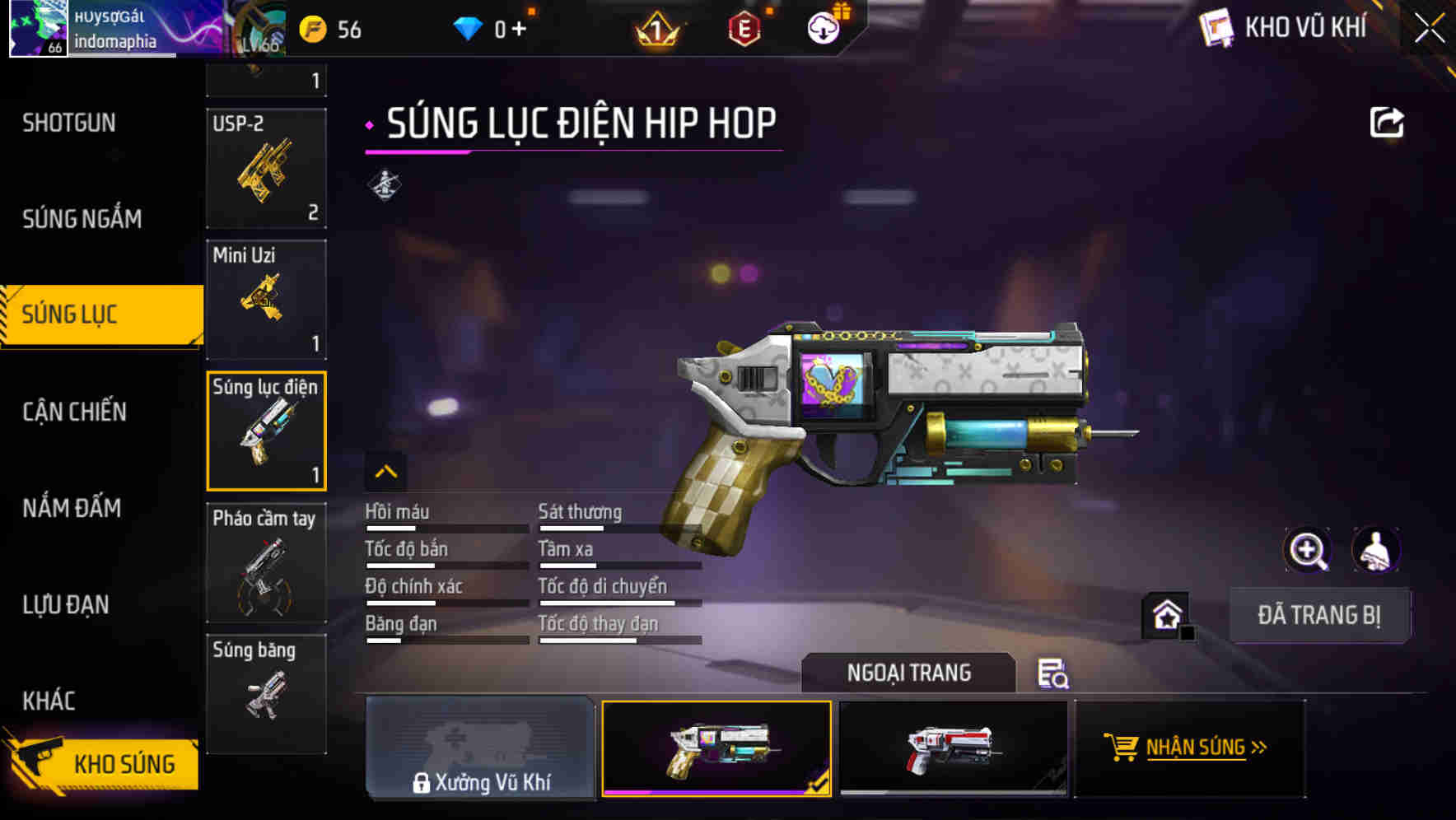Click the home lobby icon
1456x820 pixels.
[x=1165, y=614]
